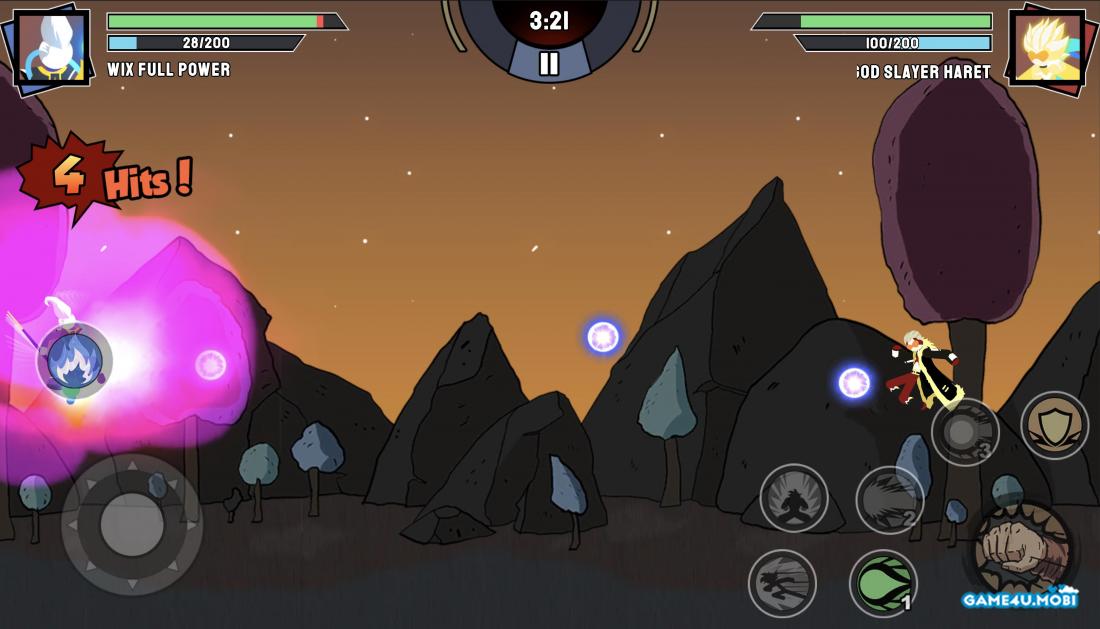The image size is (1100, 629).
Task: Use the dash sprint skill
Action: tap(782, 583)
